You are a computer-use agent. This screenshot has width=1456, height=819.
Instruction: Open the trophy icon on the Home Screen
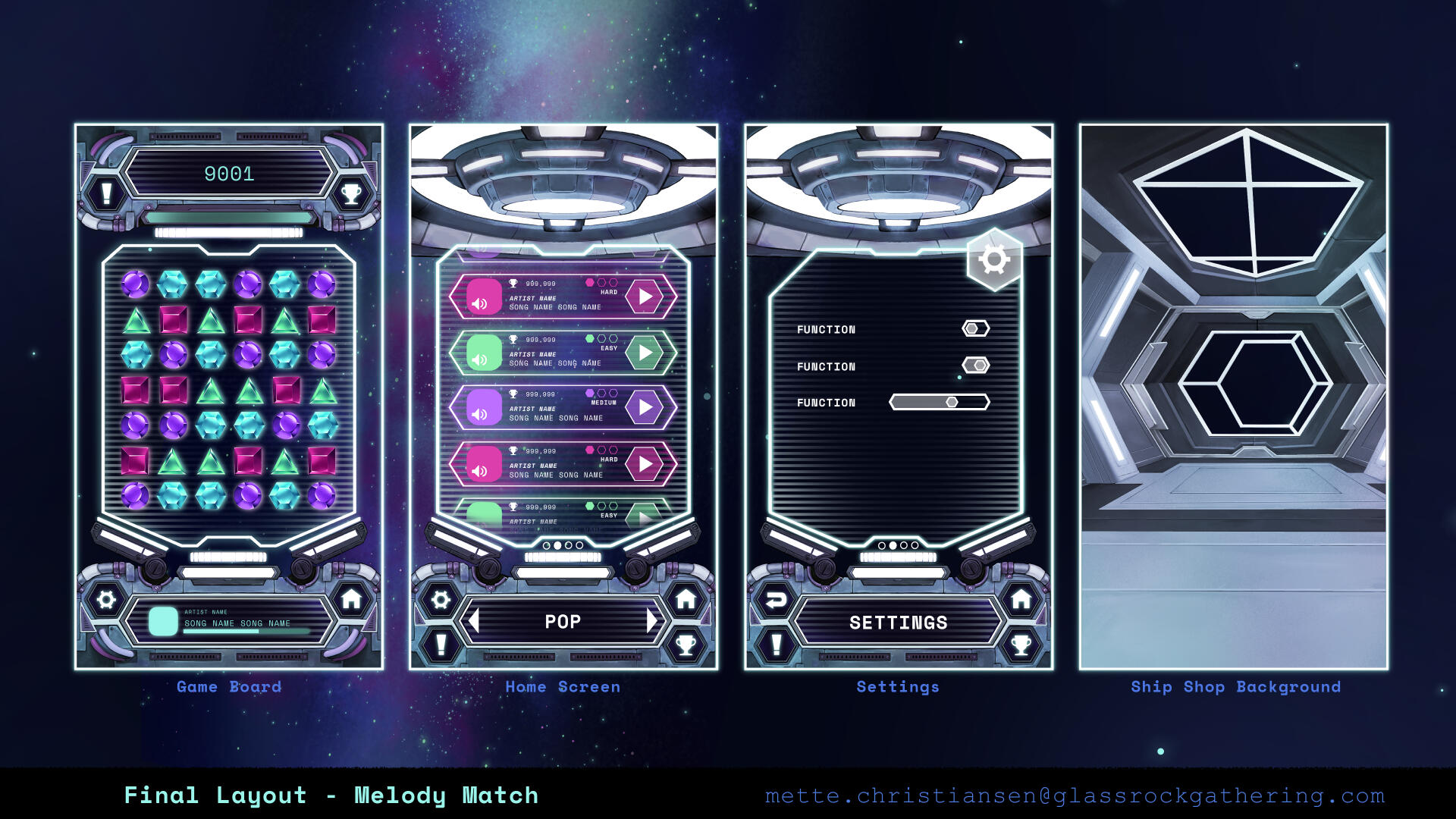point(686,643)
